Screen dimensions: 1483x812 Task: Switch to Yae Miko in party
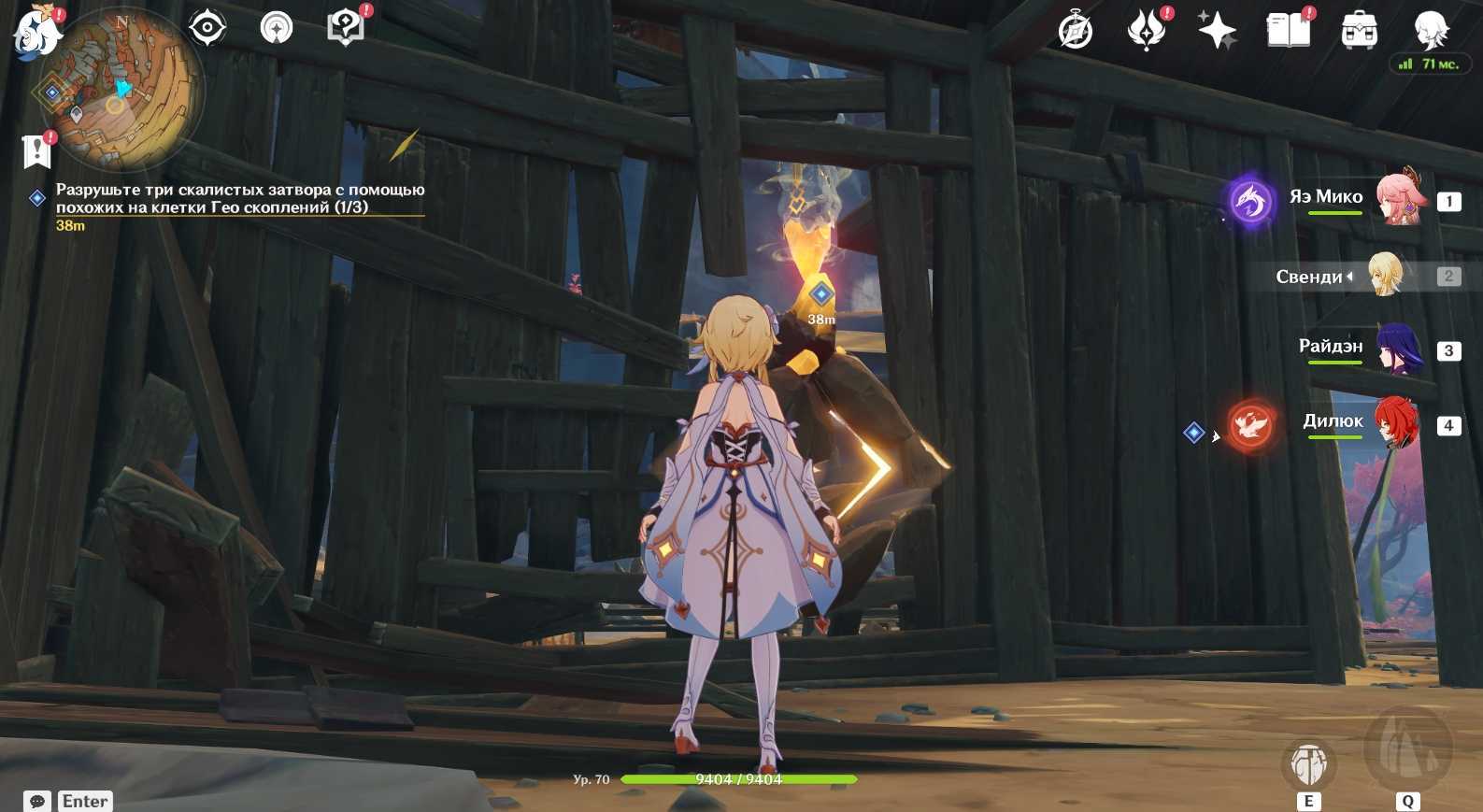(x=1397, y=198)
